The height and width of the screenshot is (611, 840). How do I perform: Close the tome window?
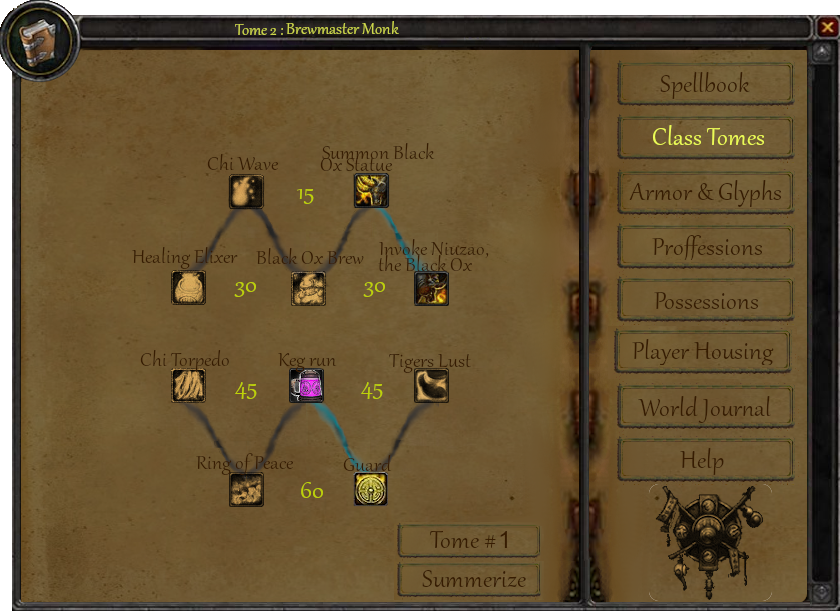point(825,27)
